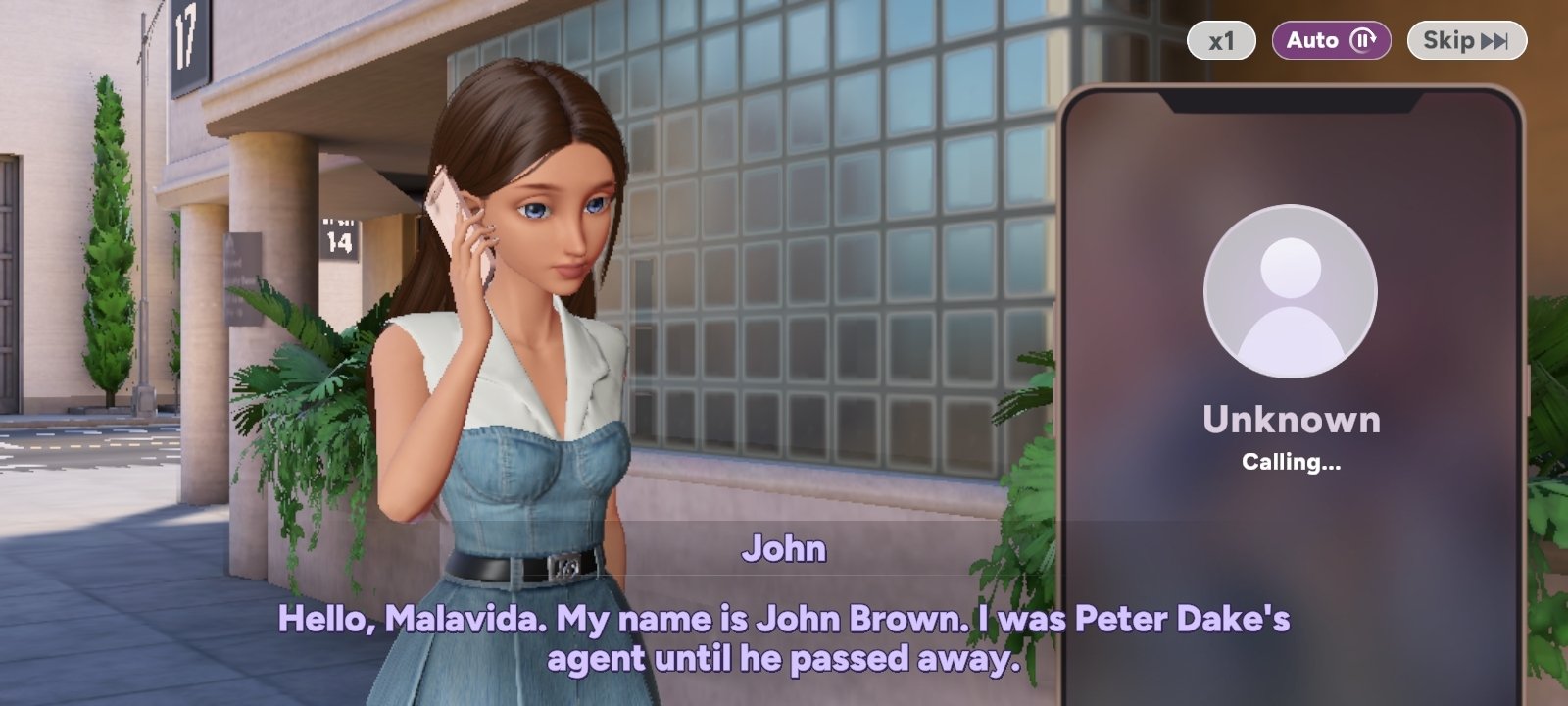Toggle the Auto play button
This screenshot has width=1568, height=706.
(x=1331, y=41)
